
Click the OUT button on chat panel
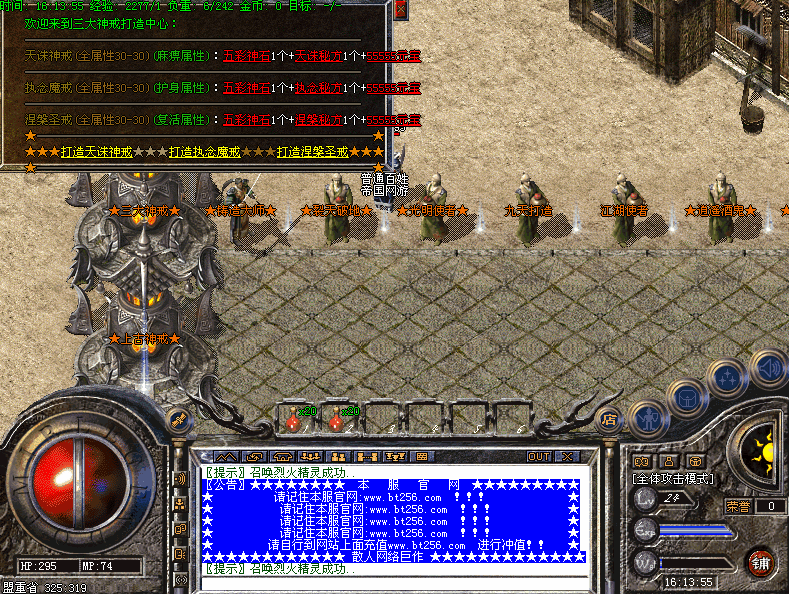(x=539, y=456)
